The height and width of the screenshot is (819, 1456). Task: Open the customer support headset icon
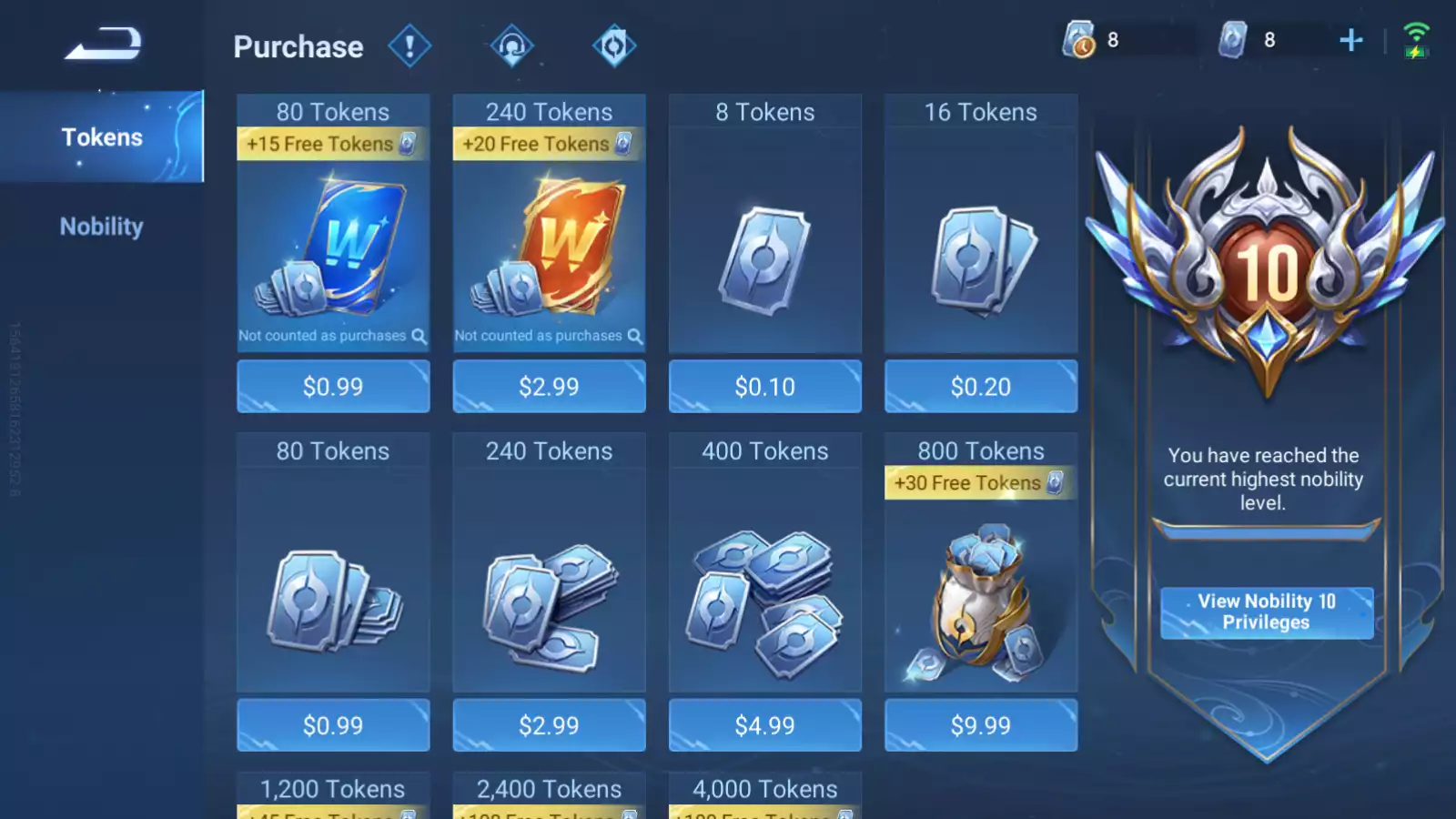tap(512, 45)
